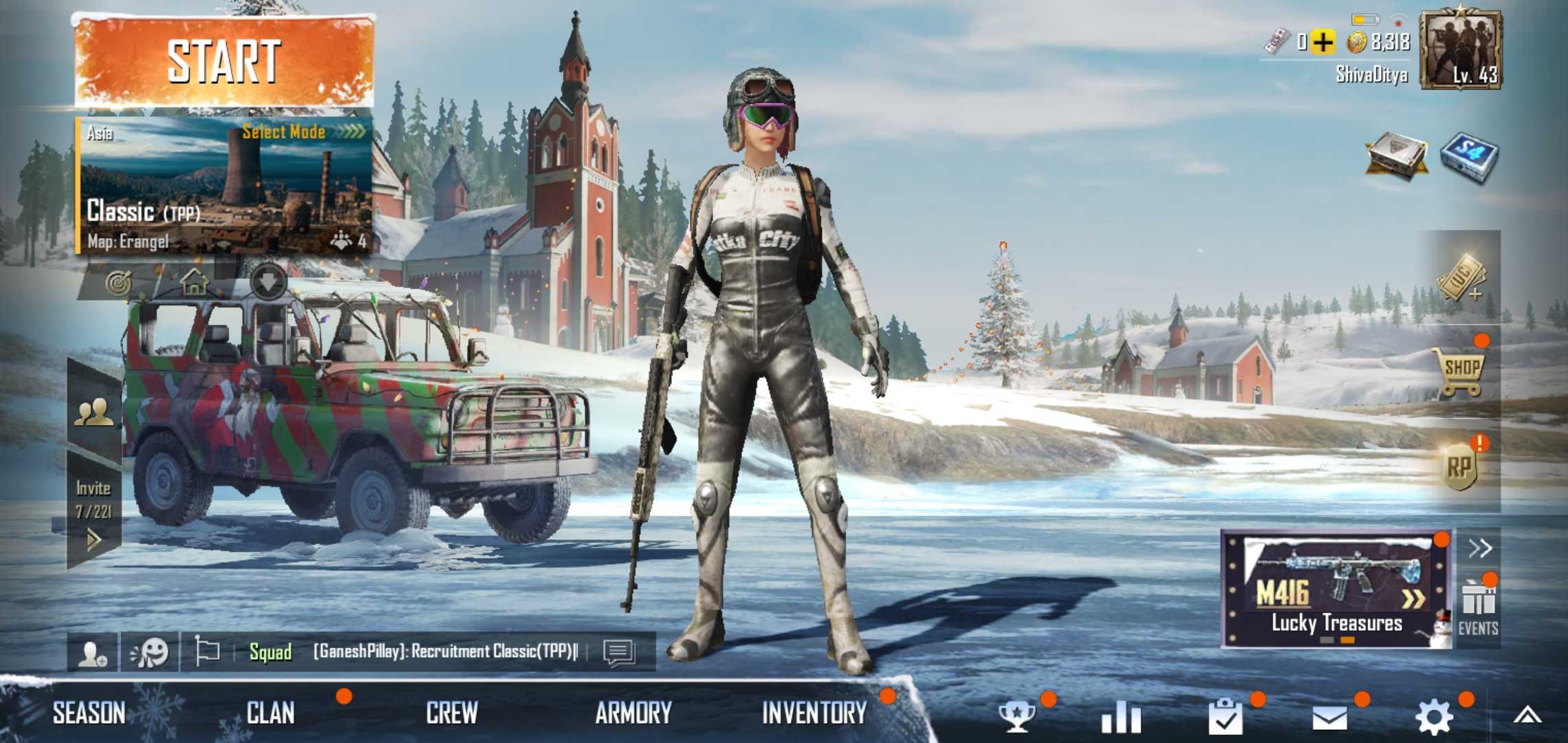Screen dimensions: 1568x743
Task: Open the SHOP cart
Action: 1461,371
